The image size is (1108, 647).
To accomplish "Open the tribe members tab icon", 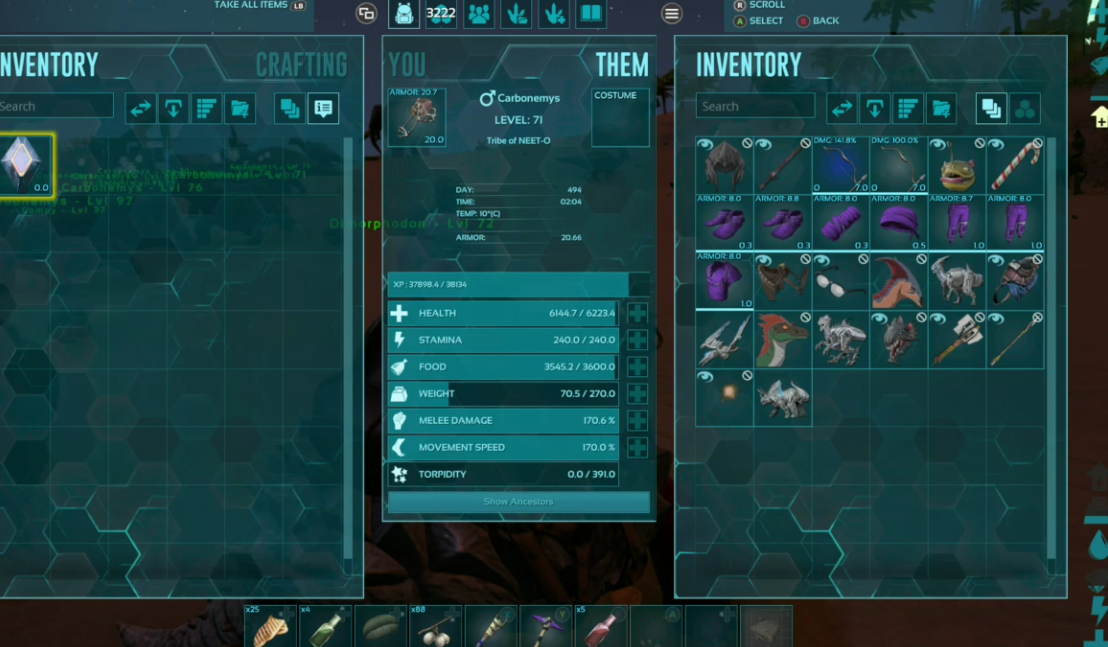I will (x=479, y=14).
